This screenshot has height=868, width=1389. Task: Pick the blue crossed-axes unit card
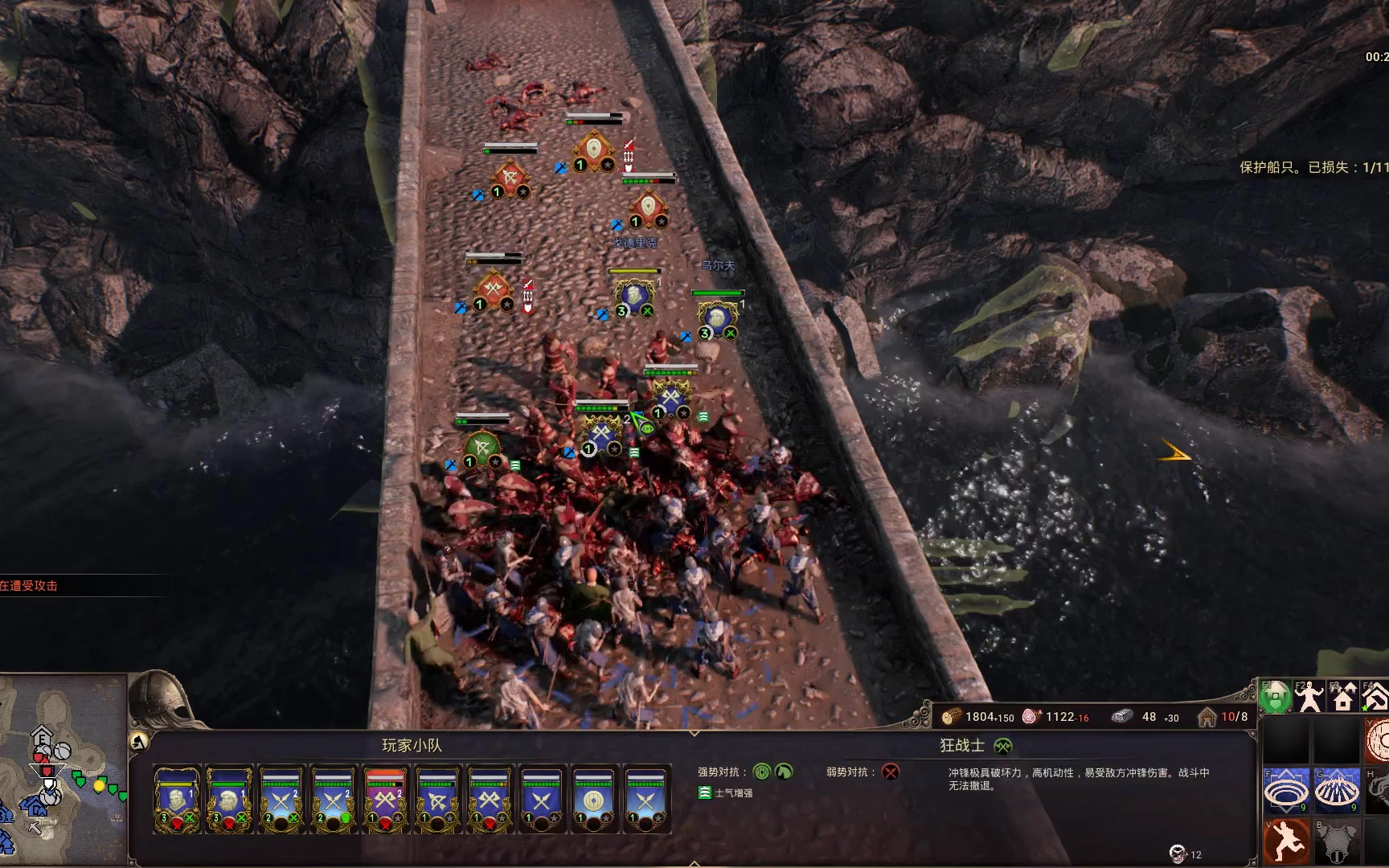[x=490, y=799]
